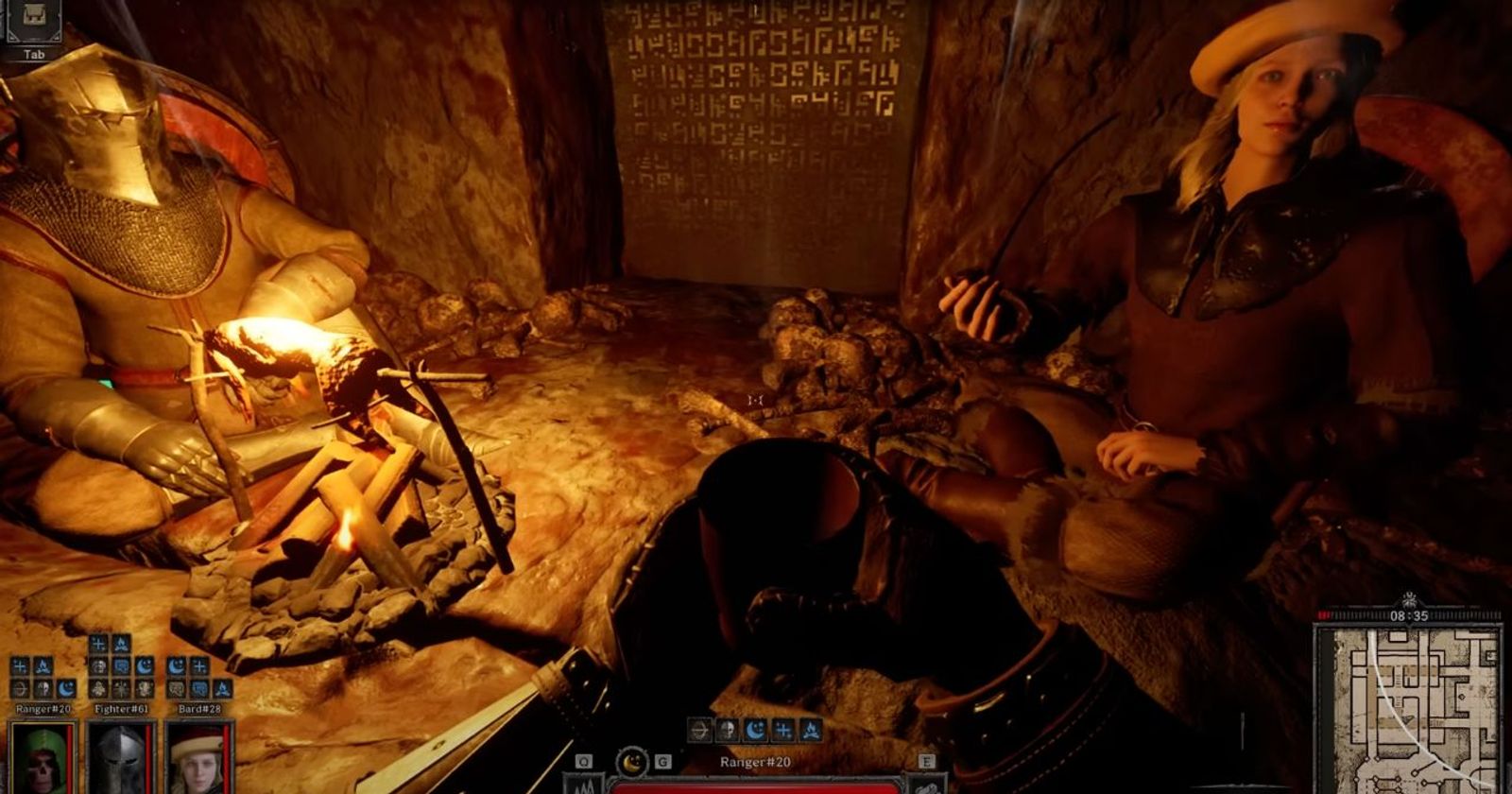Screen dimensions: 1512x794
Task: Select the Ranger#20 party portrait
Action: (x=43, y=758)
